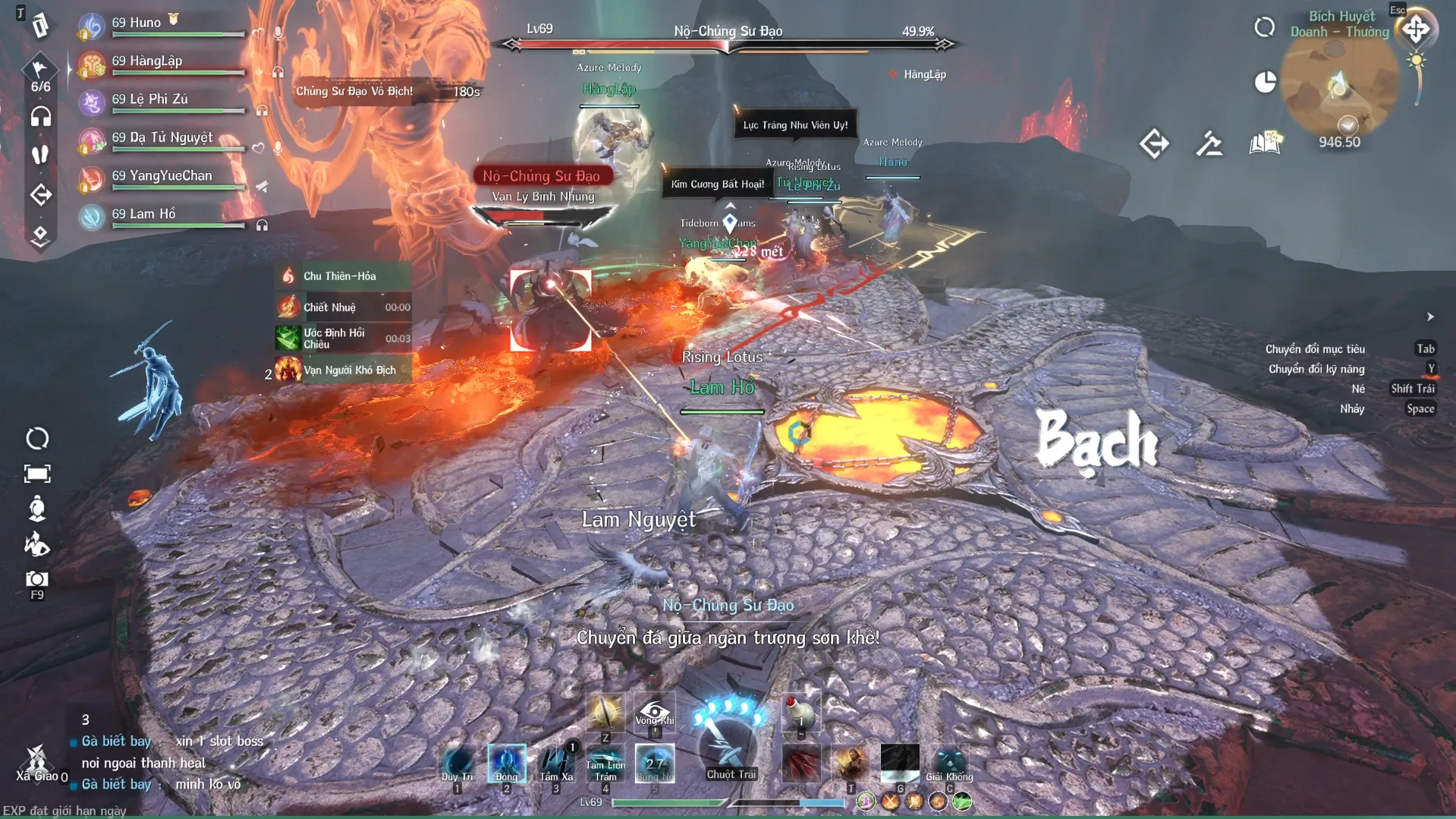1456x819 pixels.
Task: Use the healing potion gourd slot
Action: tap(800, 712)
